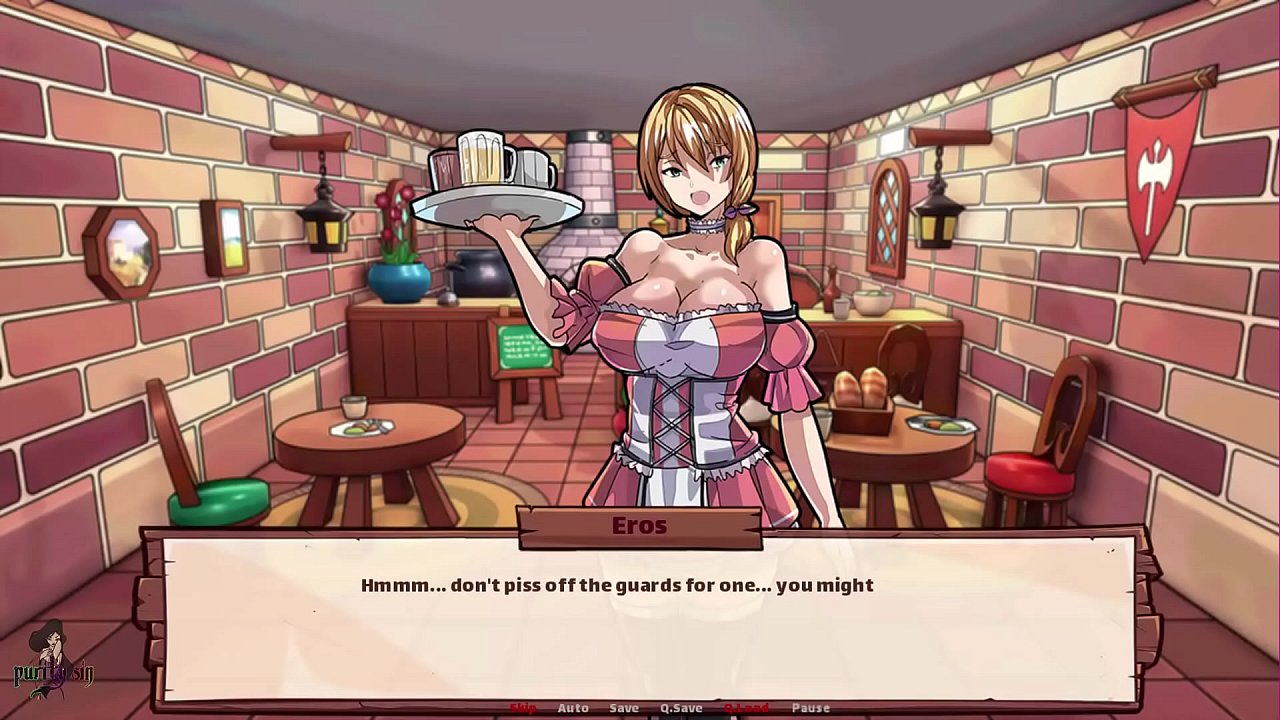
Task: Open the Save menu
Action: pyautogui.click(x=624, y=708)
